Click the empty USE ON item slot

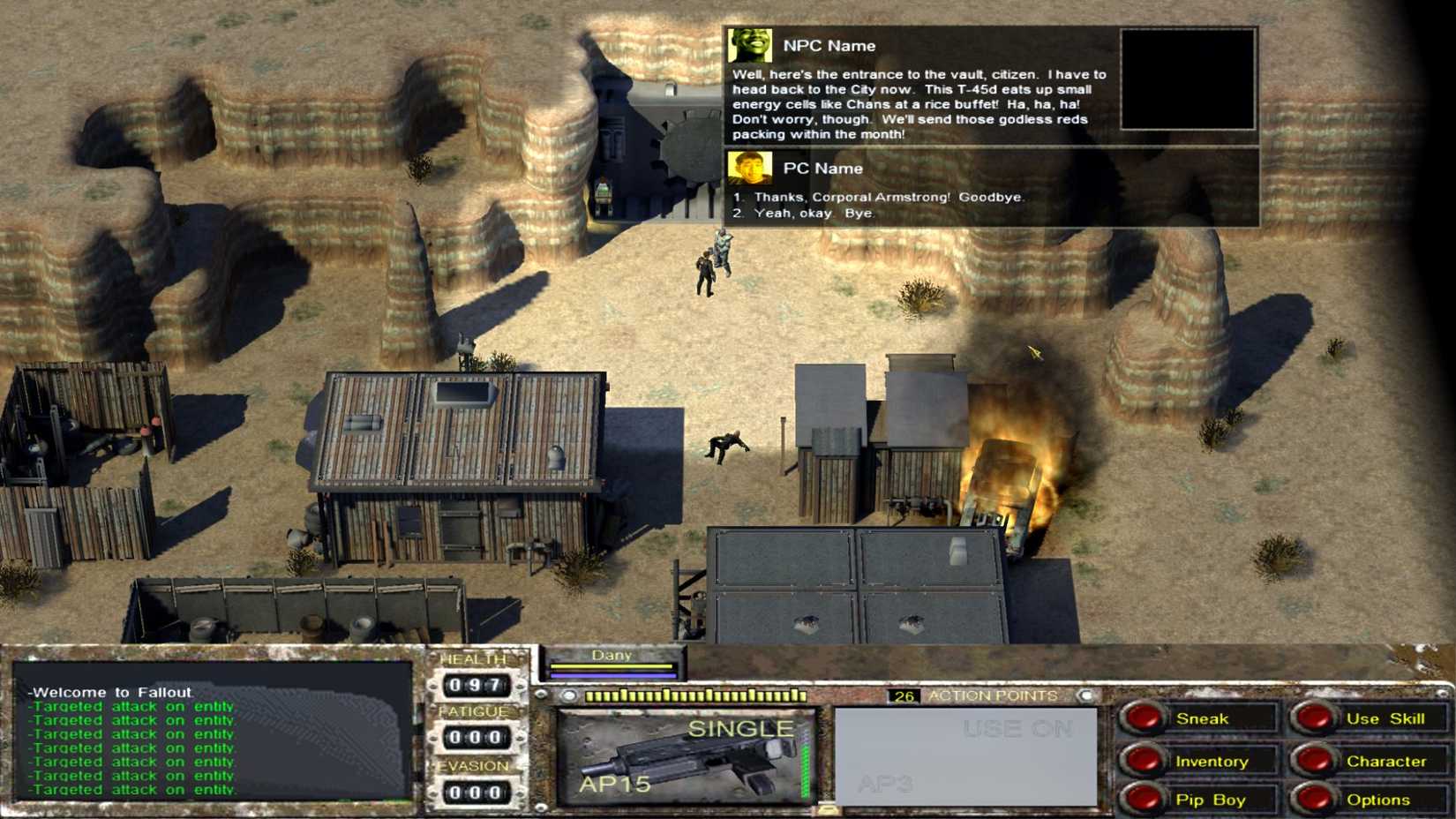coord(962,755)
